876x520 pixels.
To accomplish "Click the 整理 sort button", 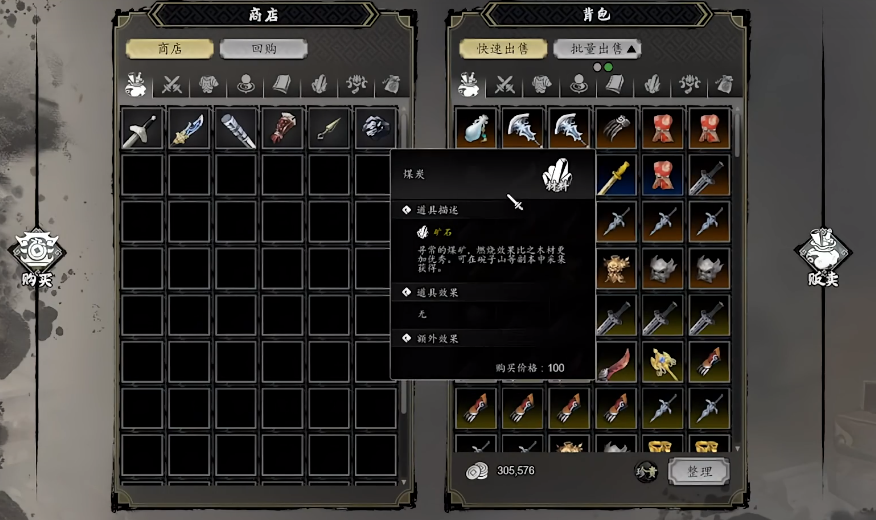I will point(699,471).
